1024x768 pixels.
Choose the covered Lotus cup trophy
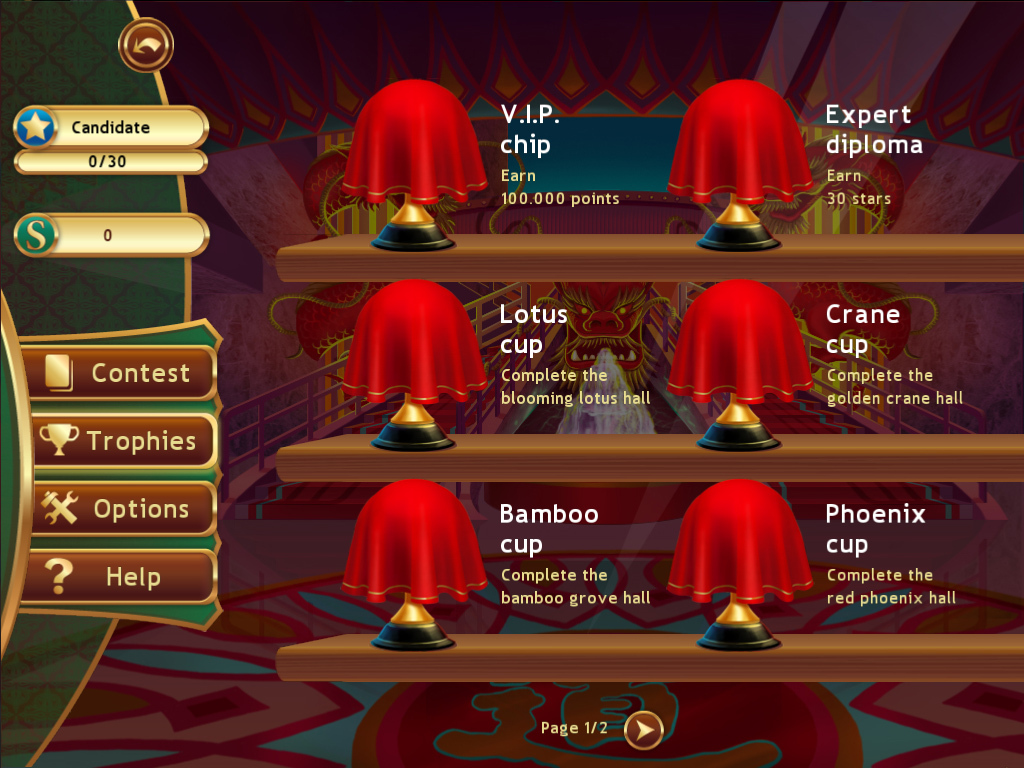414,360
